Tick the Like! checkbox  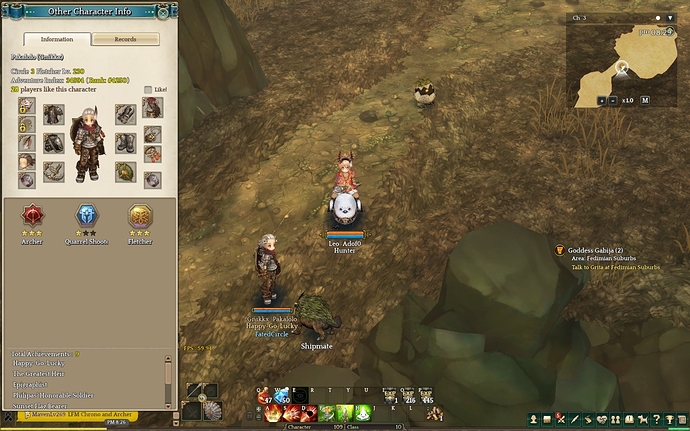tap(149, 89)
